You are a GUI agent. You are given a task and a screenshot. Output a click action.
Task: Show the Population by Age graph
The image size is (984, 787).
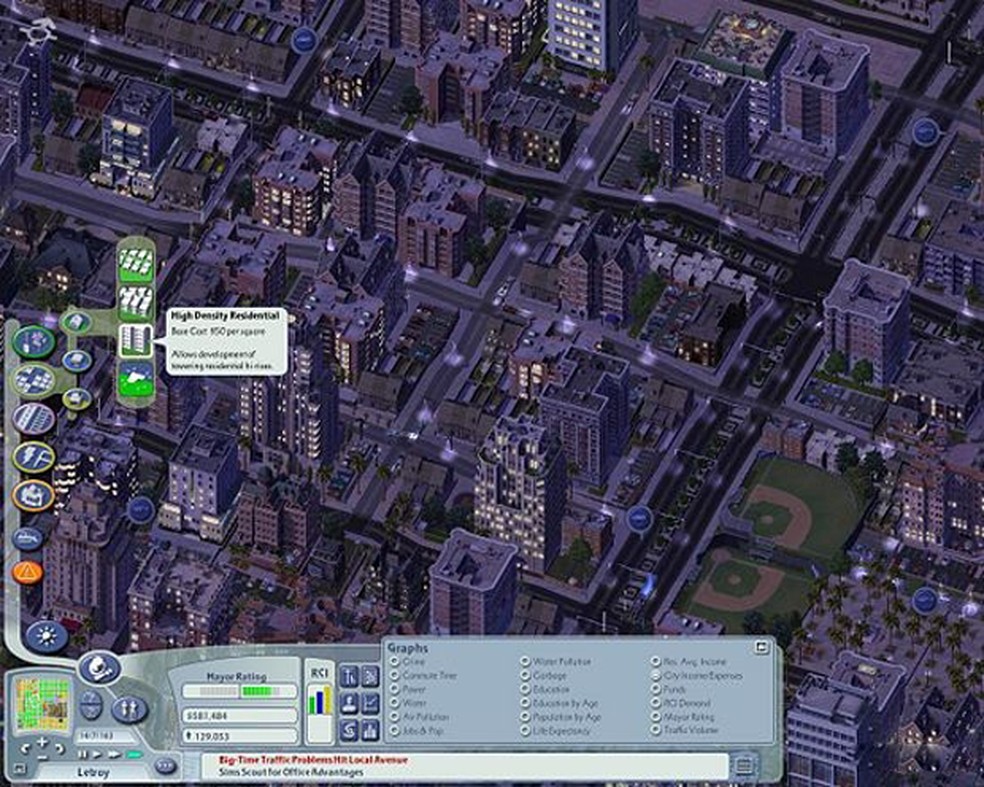coord(525,718)
